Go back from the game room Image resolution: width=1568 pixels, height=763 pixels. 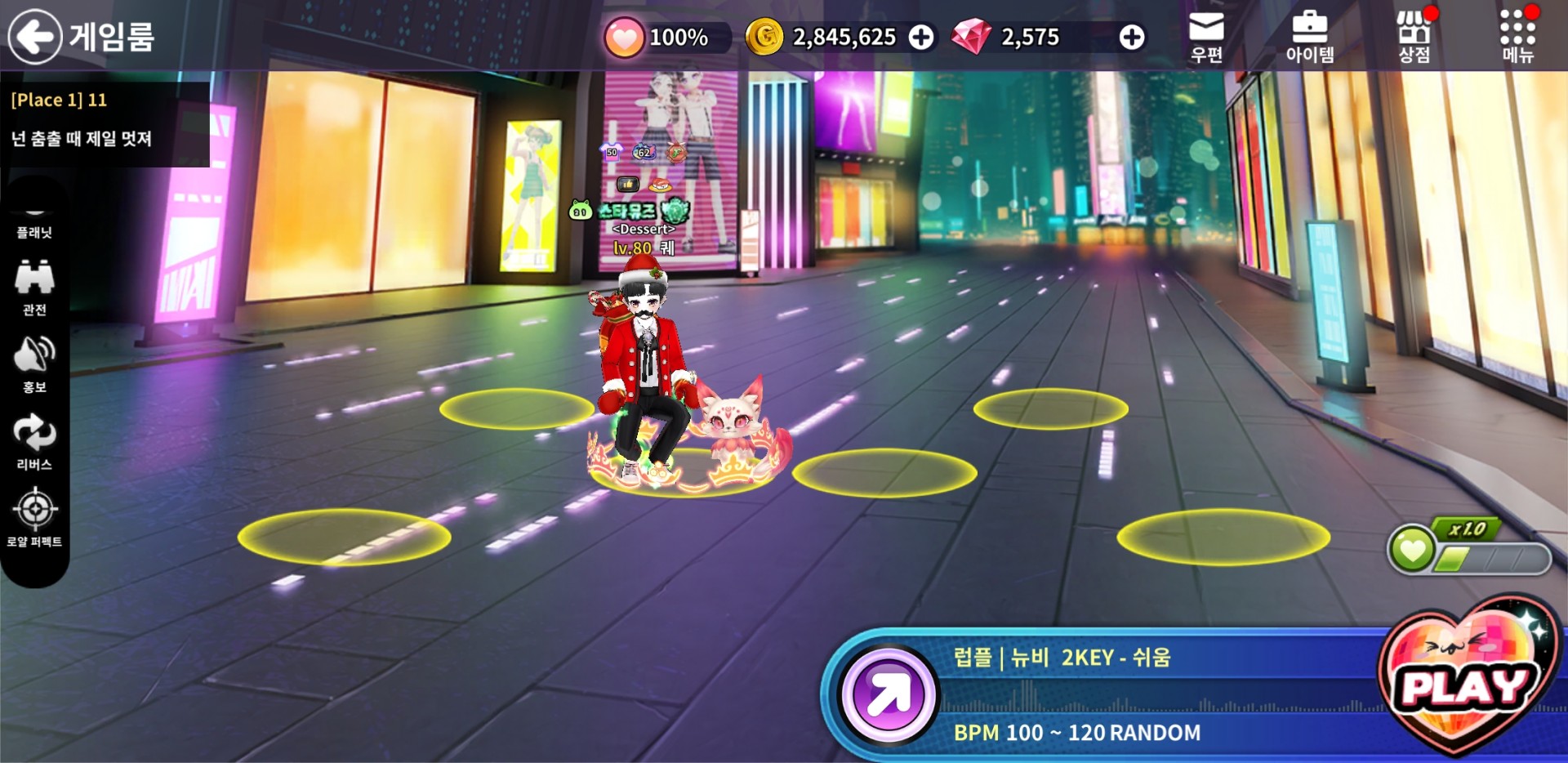coord(35,37)
